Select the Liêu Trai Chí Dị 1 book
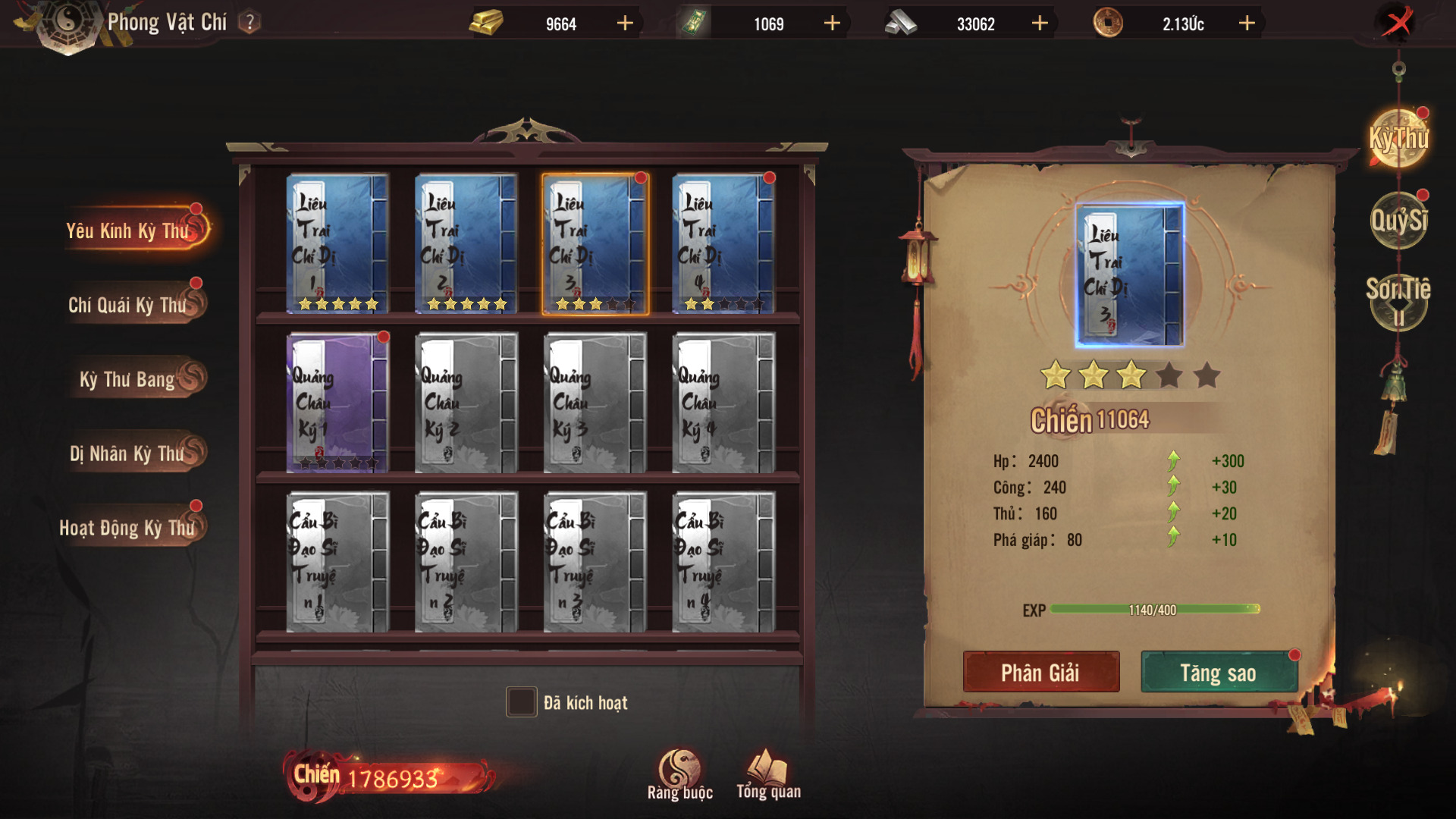Viewport: 1456px width, 819px height. coord(337,243)
